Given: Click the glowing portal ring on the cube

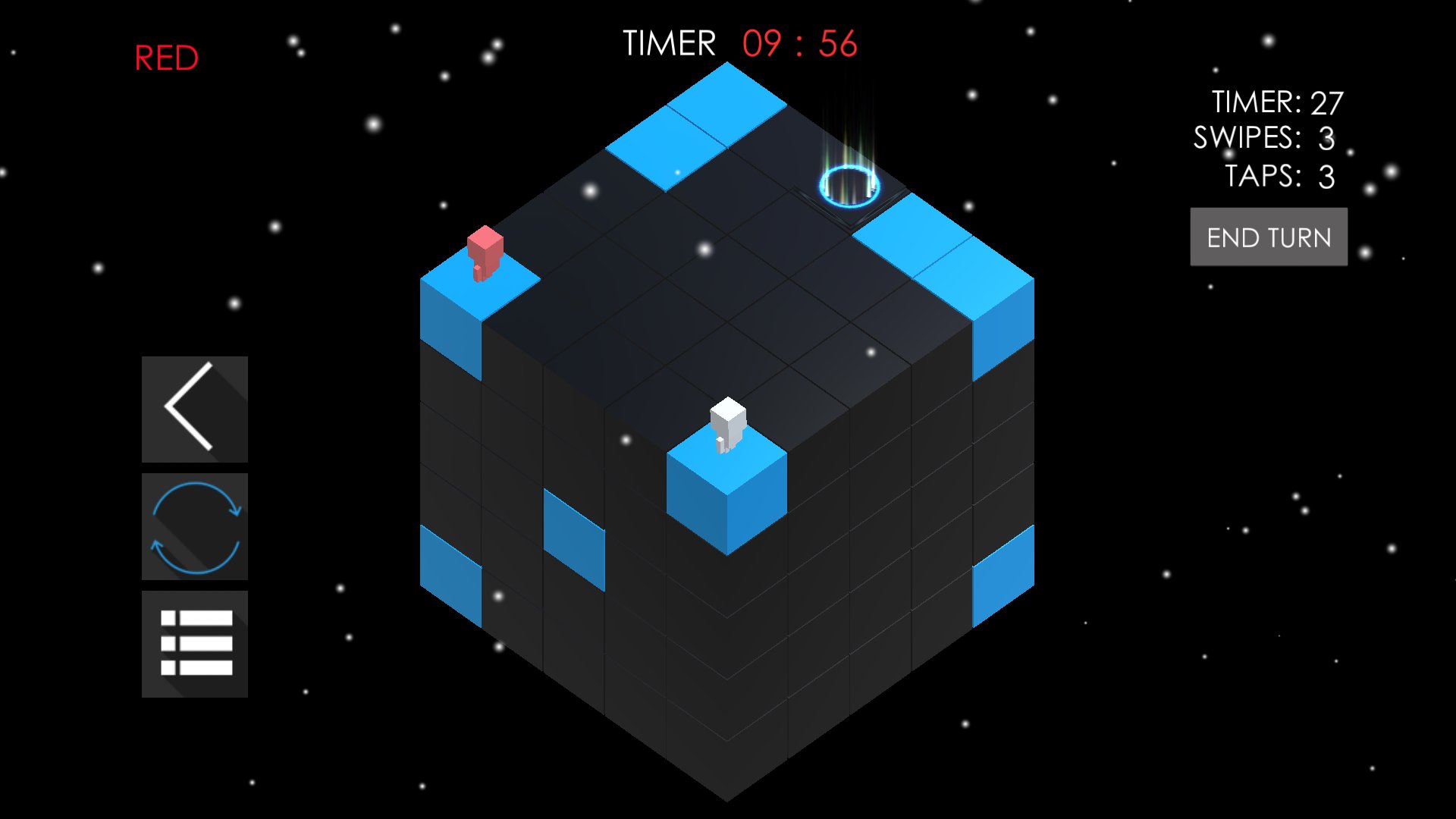Looking at the screenshot, I should click(848, 186).
